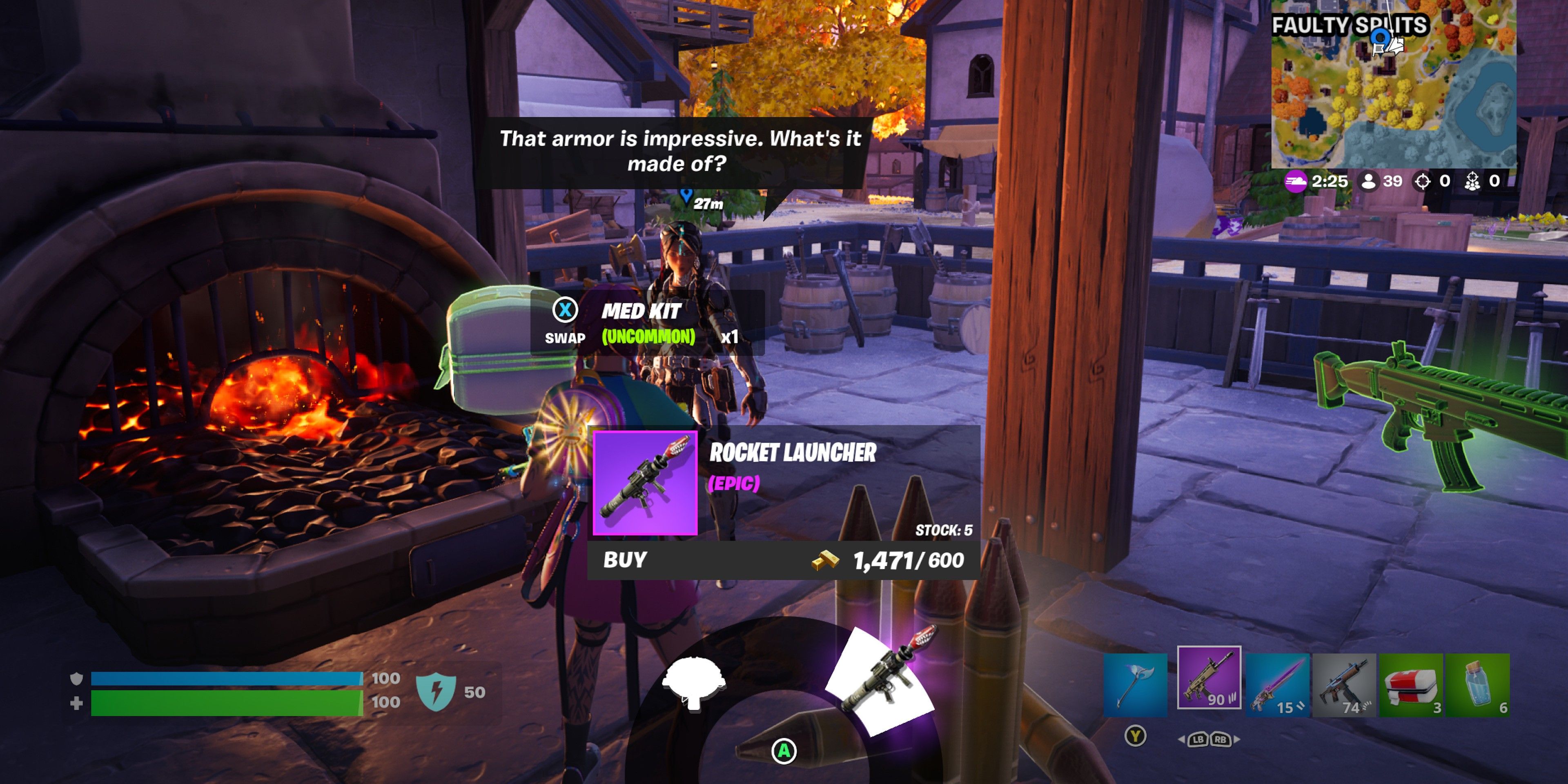Image resolution: width=1568 pixels, height=784 pixels.
Task: Switch to the grey submachine gun slot
Action: [1344, 684]
